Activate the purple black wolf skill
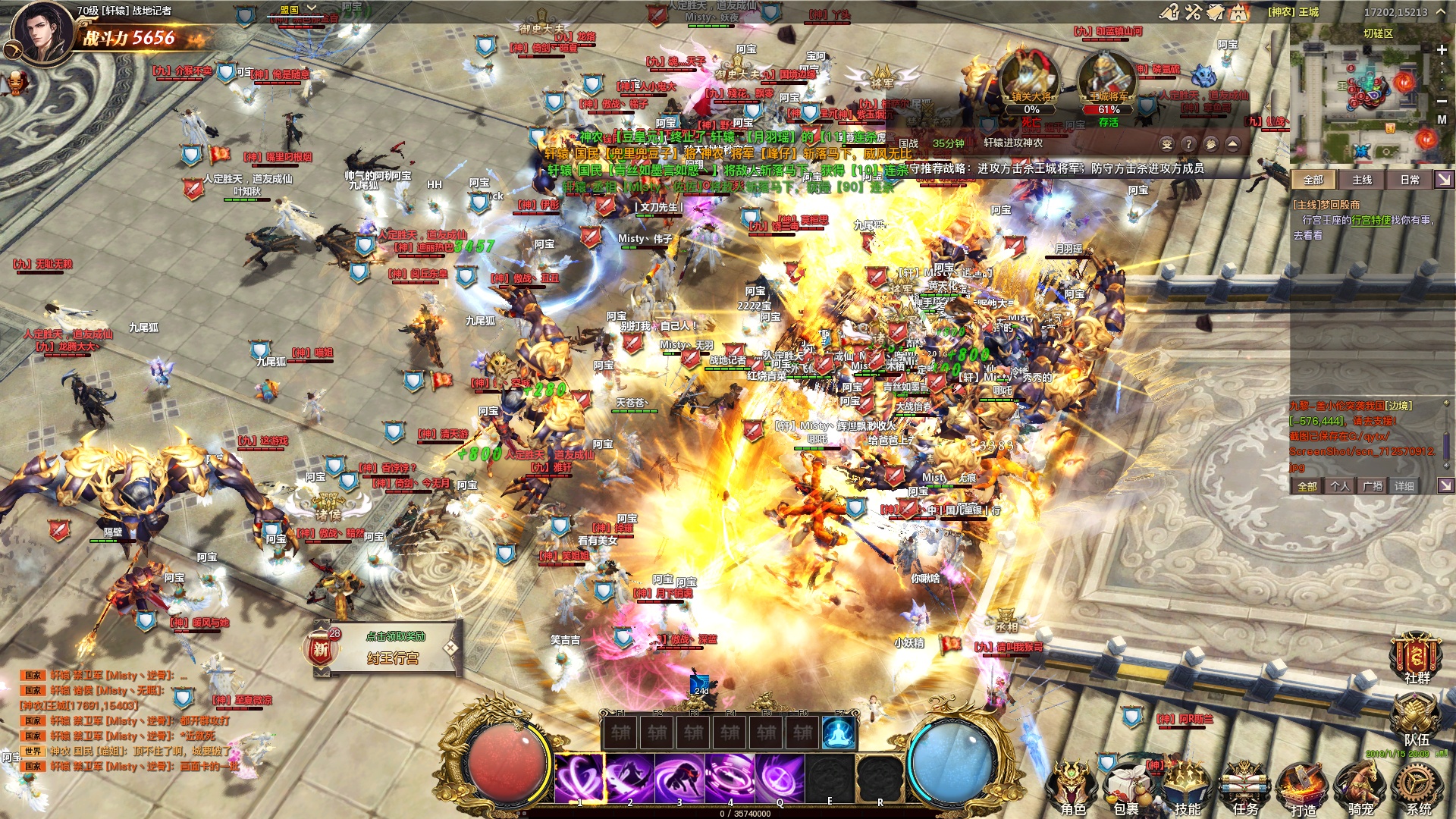 (x=679, y=778)
